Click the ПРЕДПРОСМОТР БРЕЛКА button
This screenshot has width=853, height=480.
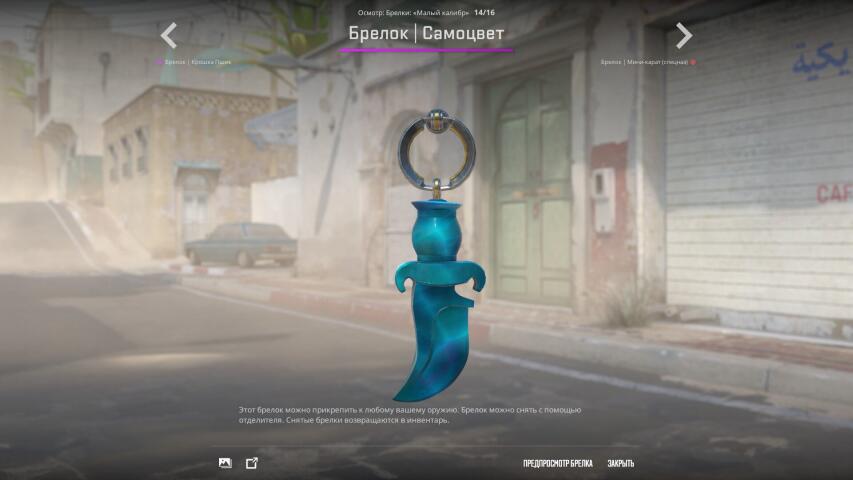point(557,463)
